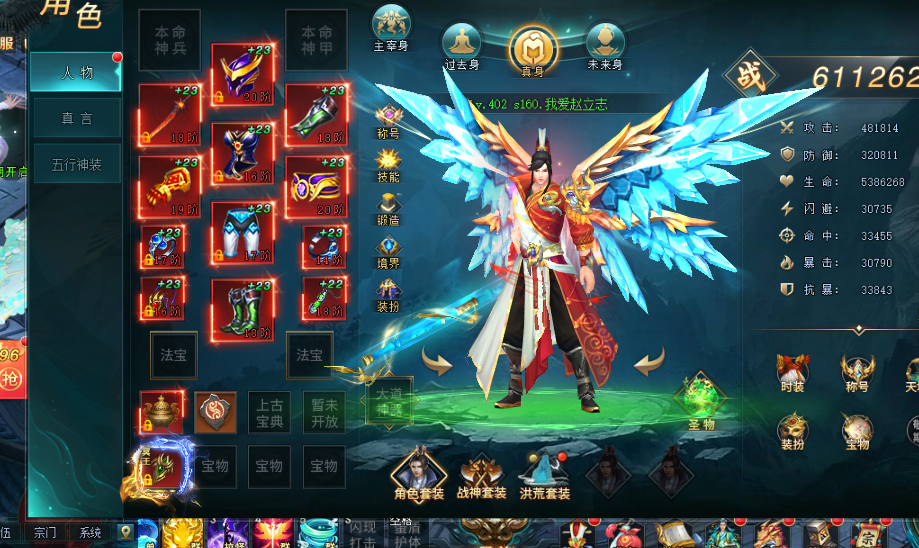Open the 洪荒套装 set button

point(545,474)
